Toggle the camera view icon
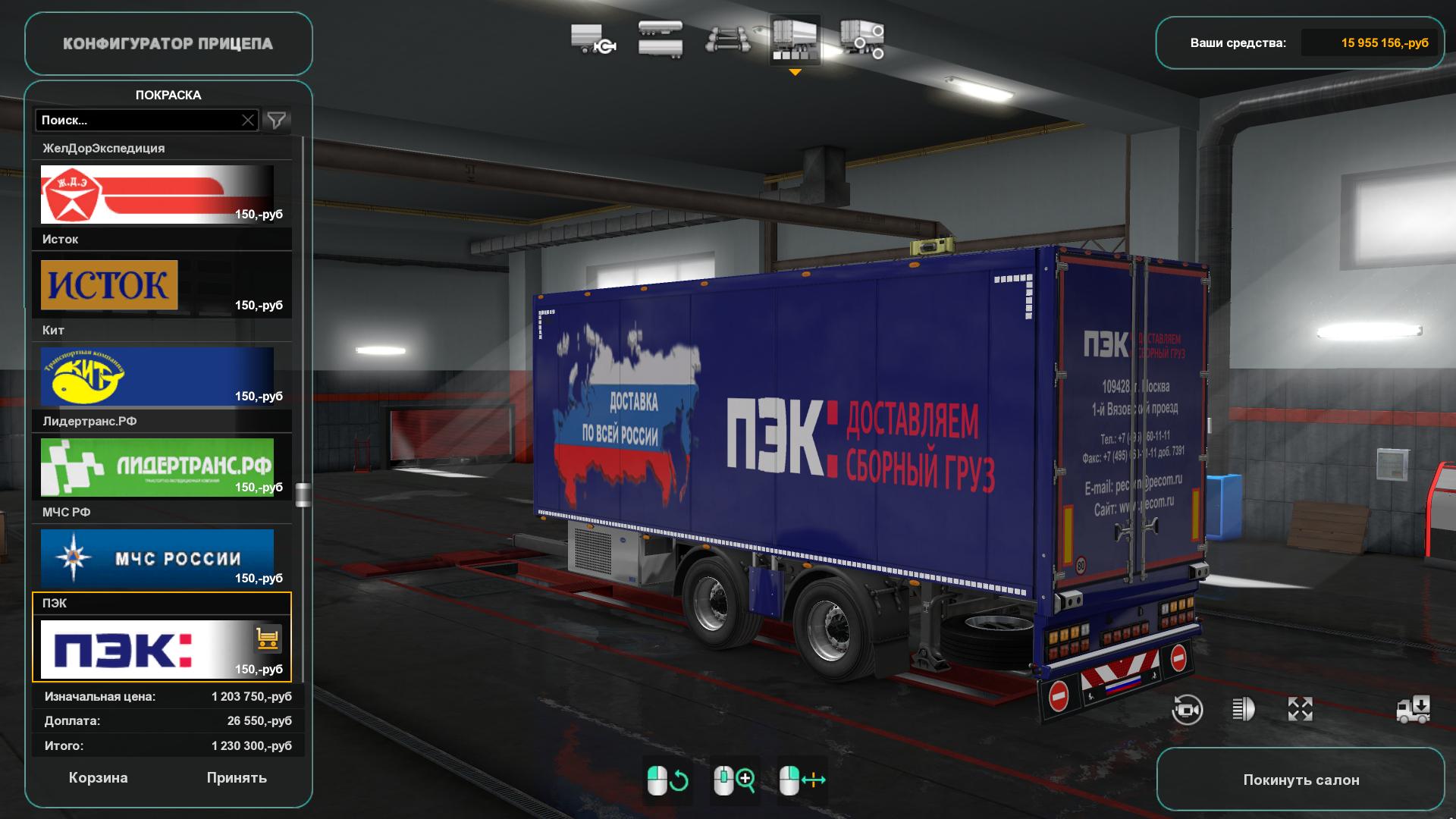The height and width of the screenshot is (819, 1456). pos(1187,710)
